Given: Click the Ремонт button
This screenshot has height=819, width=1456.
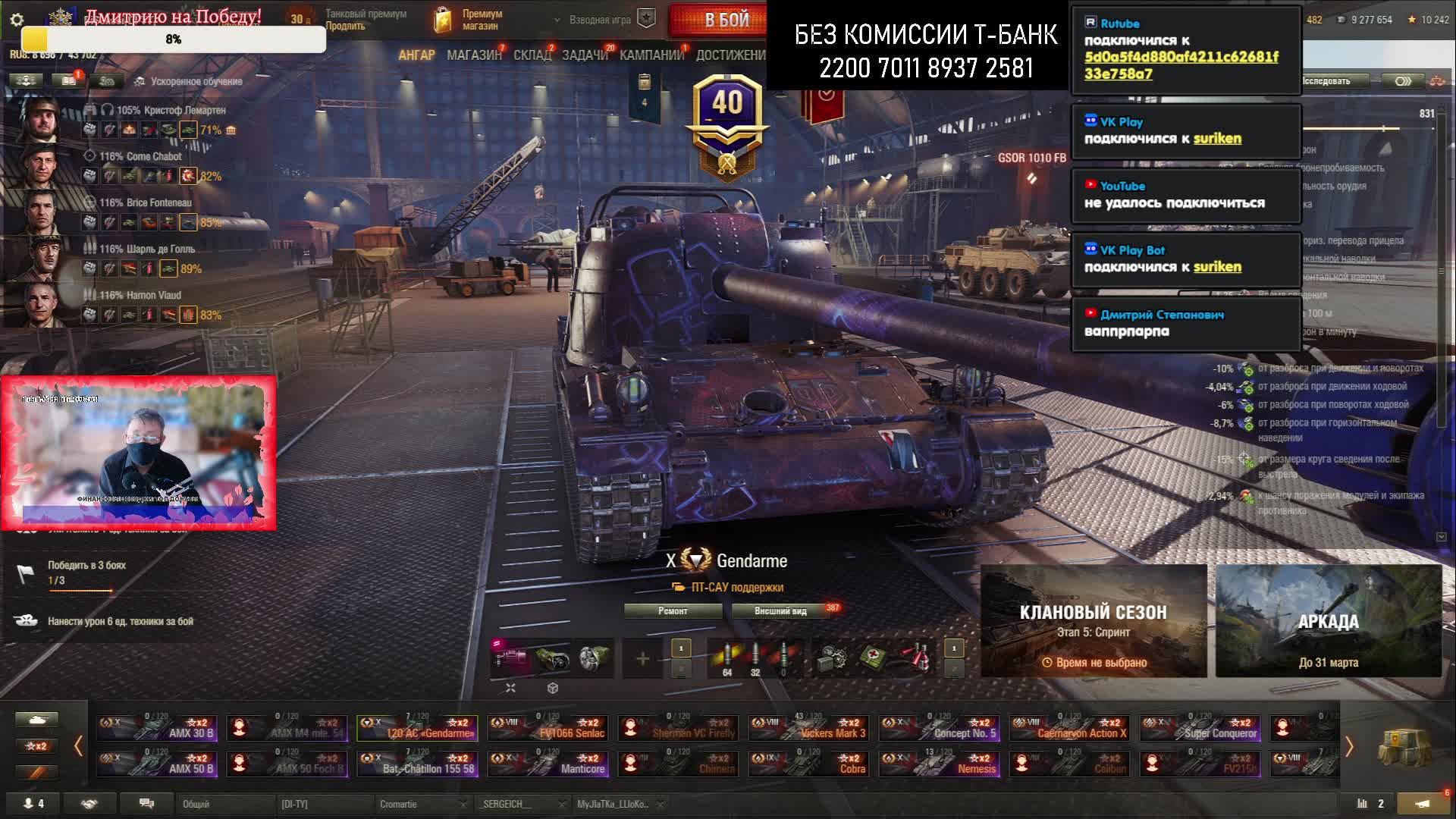Looking at the screenshot, I should click(673, 611).
